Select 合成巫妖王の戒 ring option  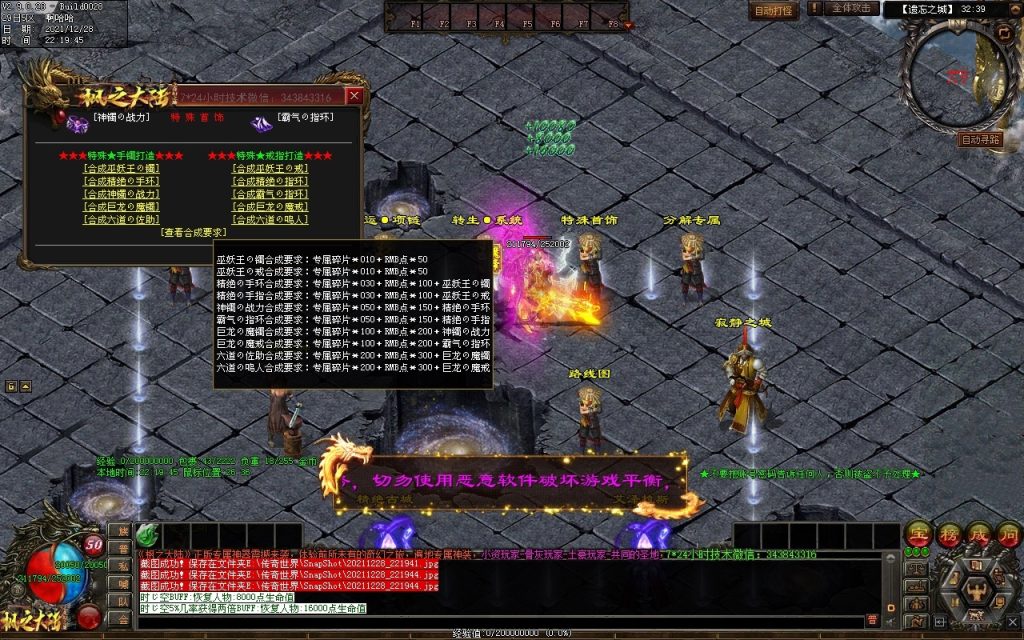point(270,169)
